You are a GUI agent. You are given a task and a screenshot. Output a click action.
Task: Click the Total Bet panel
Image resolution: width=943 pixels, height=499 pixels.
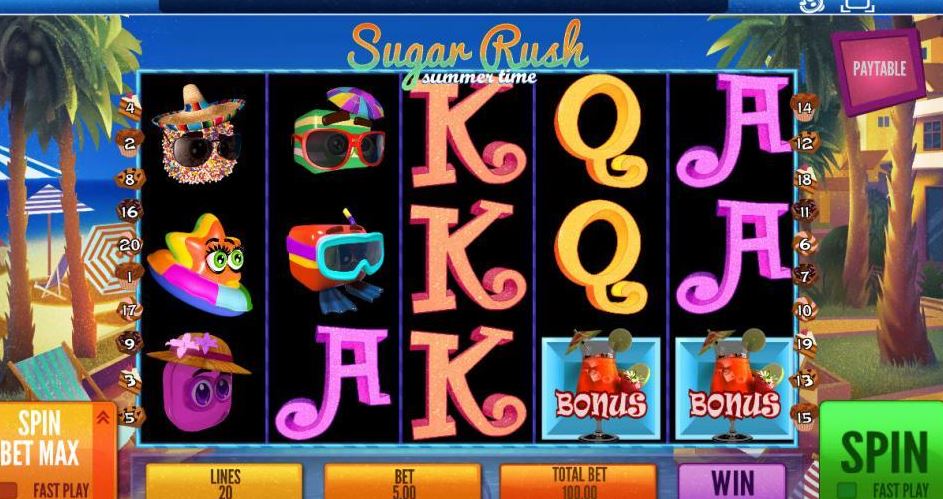(578, 481)
